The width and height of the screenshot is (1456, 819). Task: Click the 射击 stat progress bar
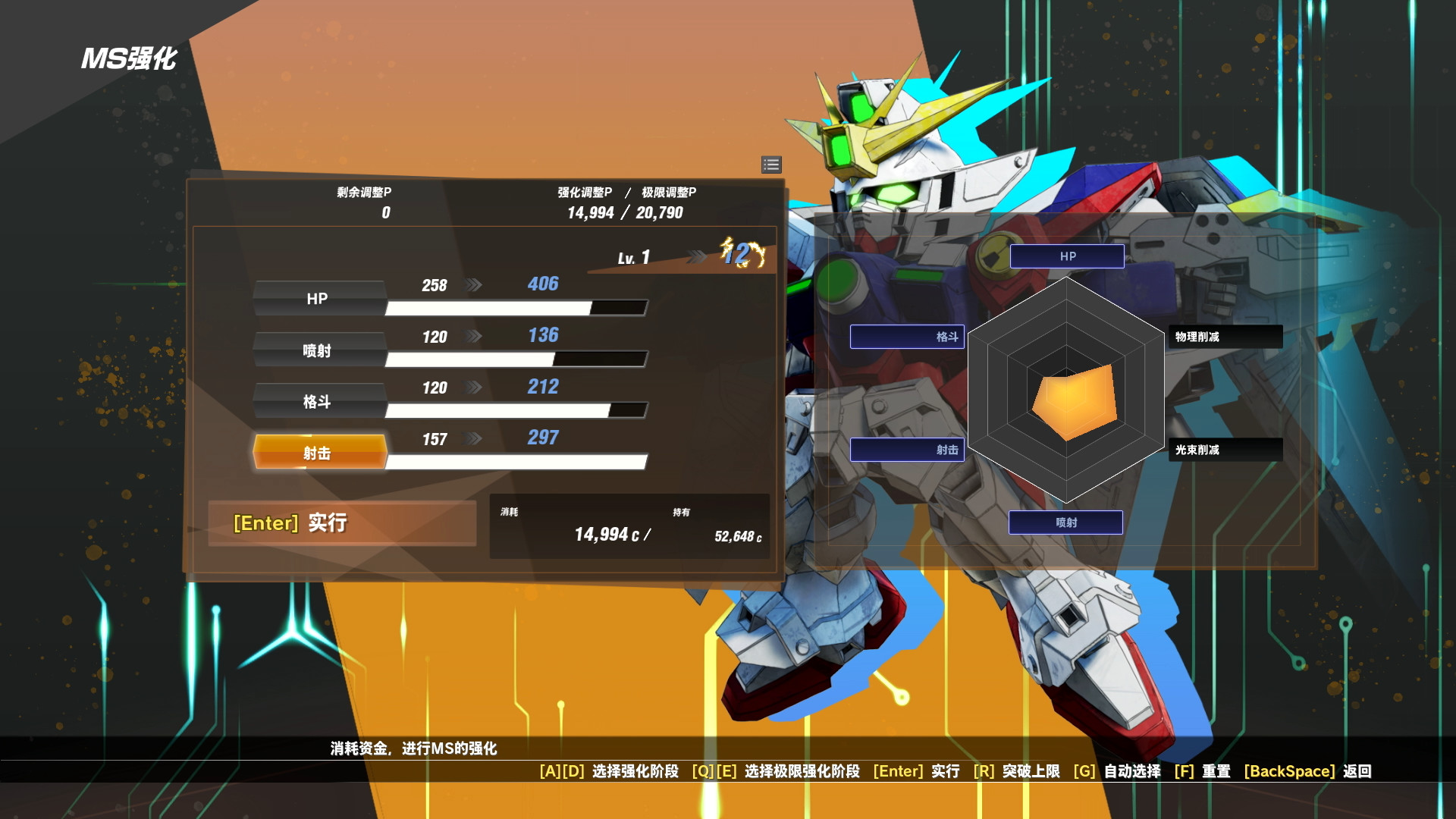516,462
